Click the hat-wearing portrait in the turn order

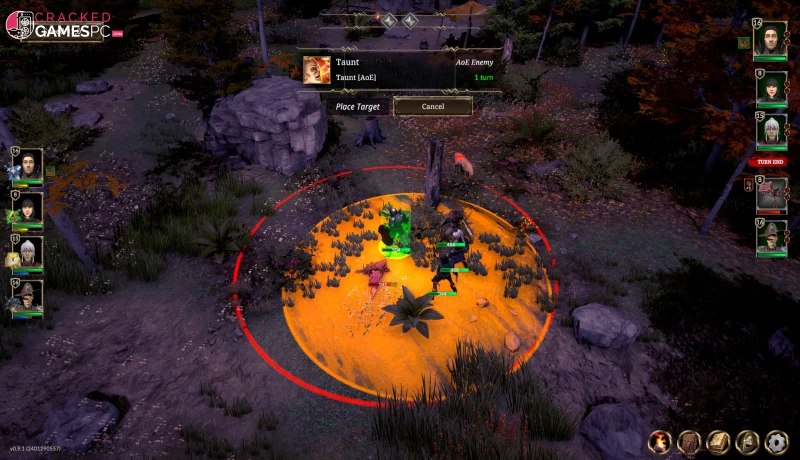(770, 238)
